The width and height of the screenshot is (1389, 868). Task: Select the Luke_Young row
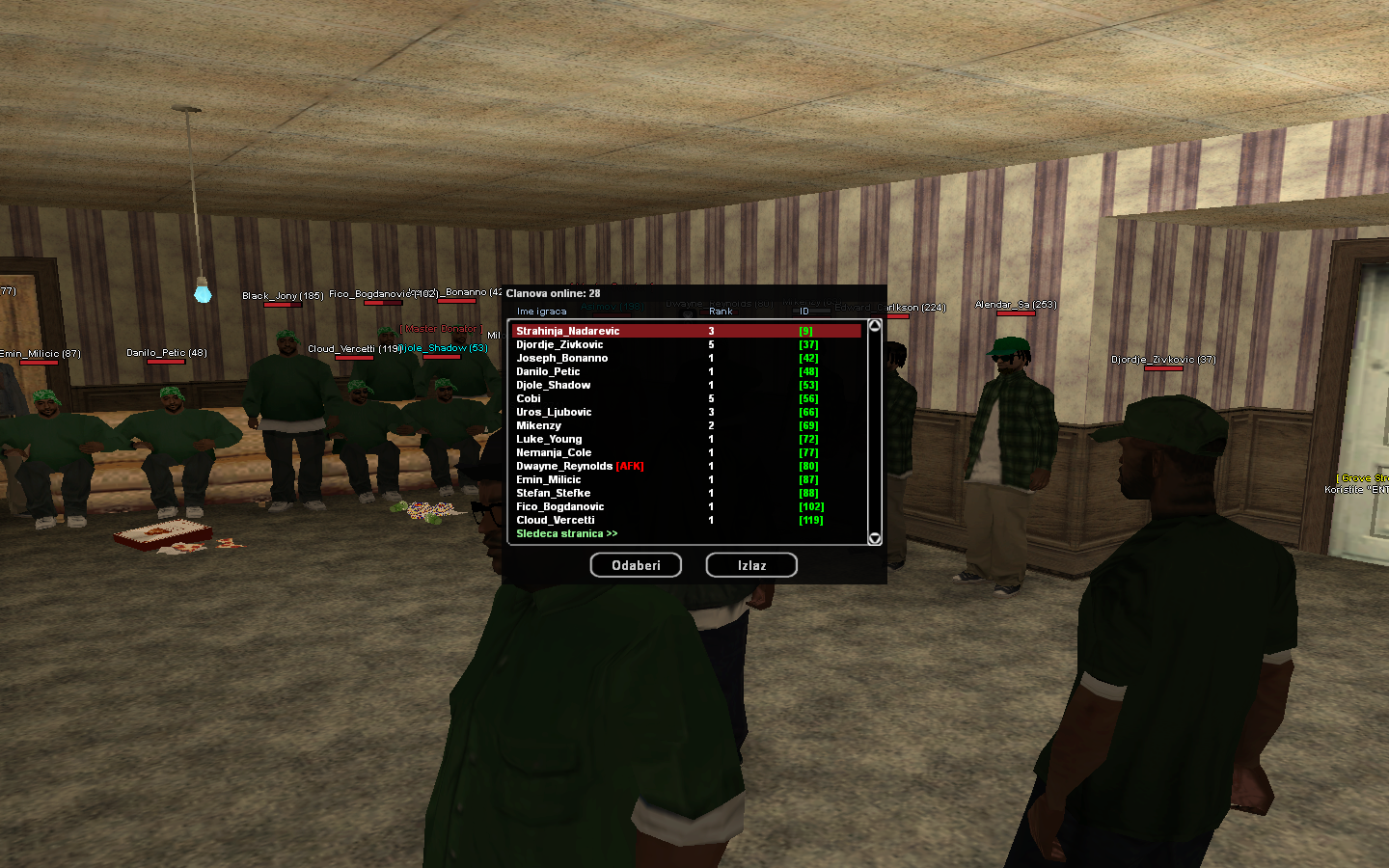point(549,439)
